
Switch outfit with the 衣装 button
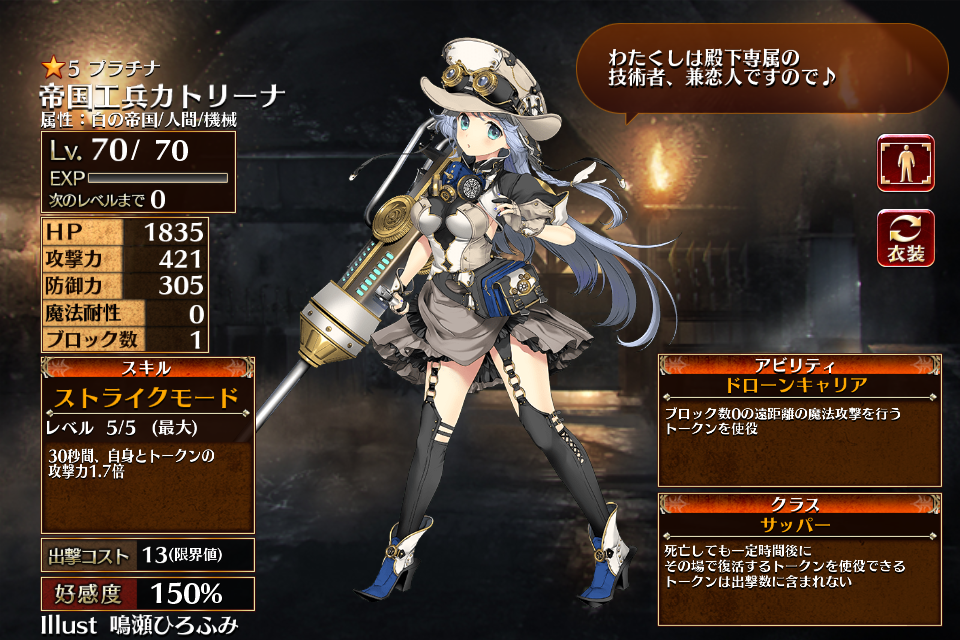[905, 238]
